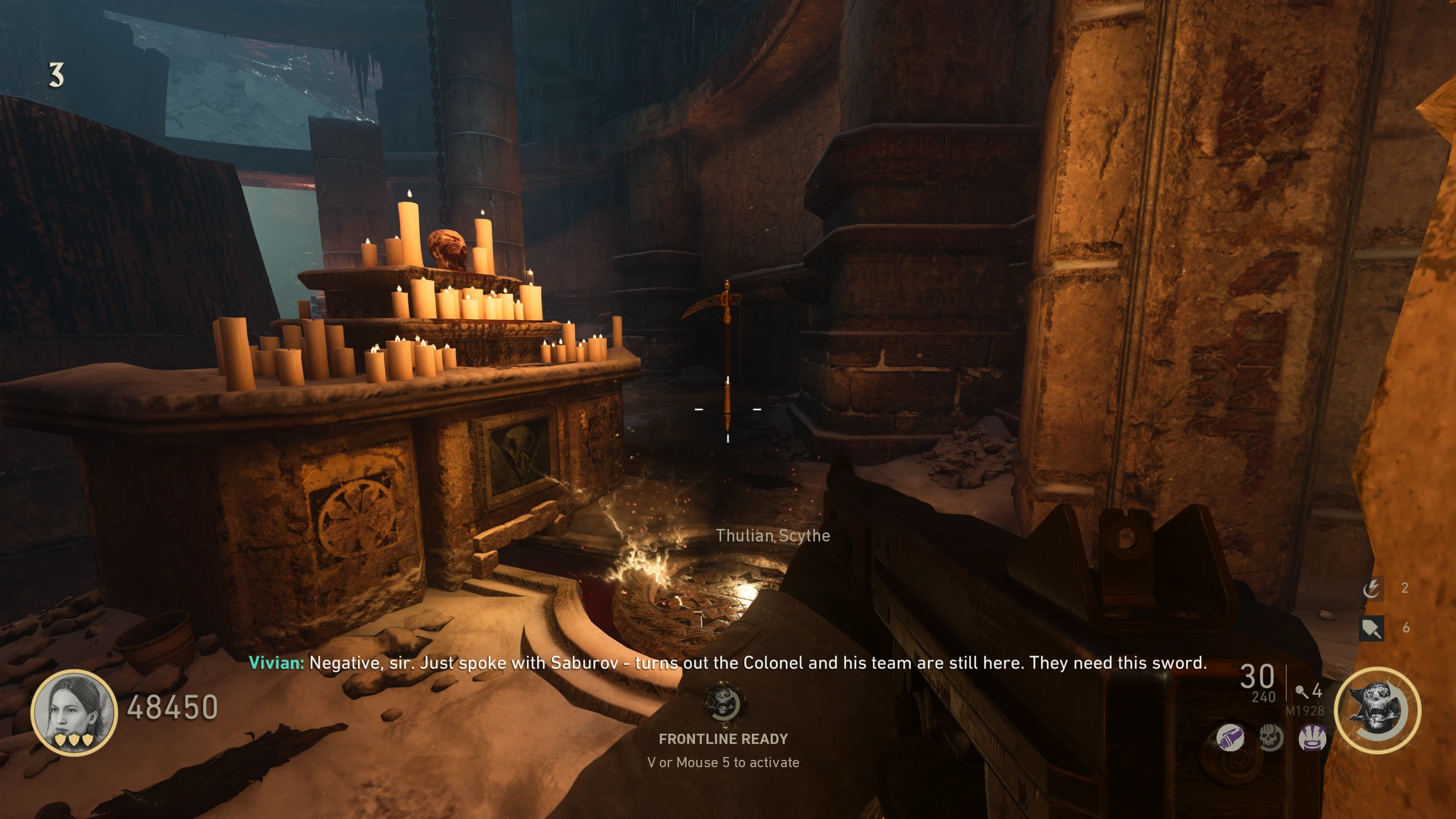Image resolution: width=1456 pixels, height=819 pixels.
Task: Select the purple shockwave ring perk icon
Action: click(1312, 738)
